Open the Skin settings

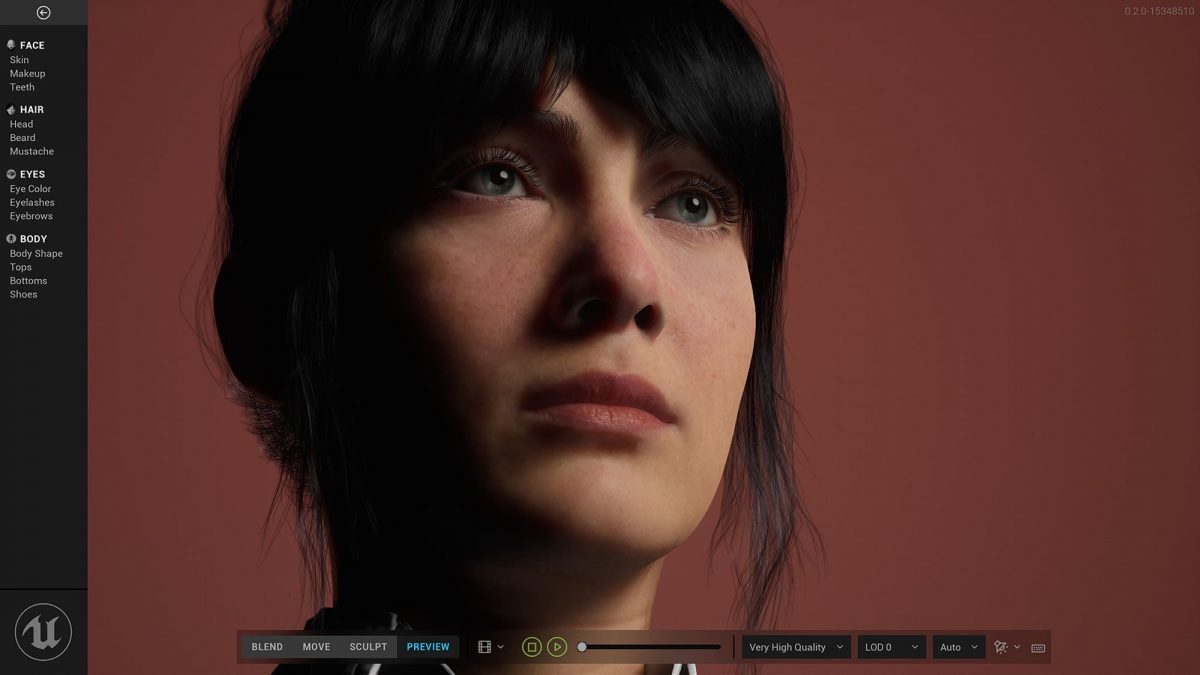click(x=19, y=60)
